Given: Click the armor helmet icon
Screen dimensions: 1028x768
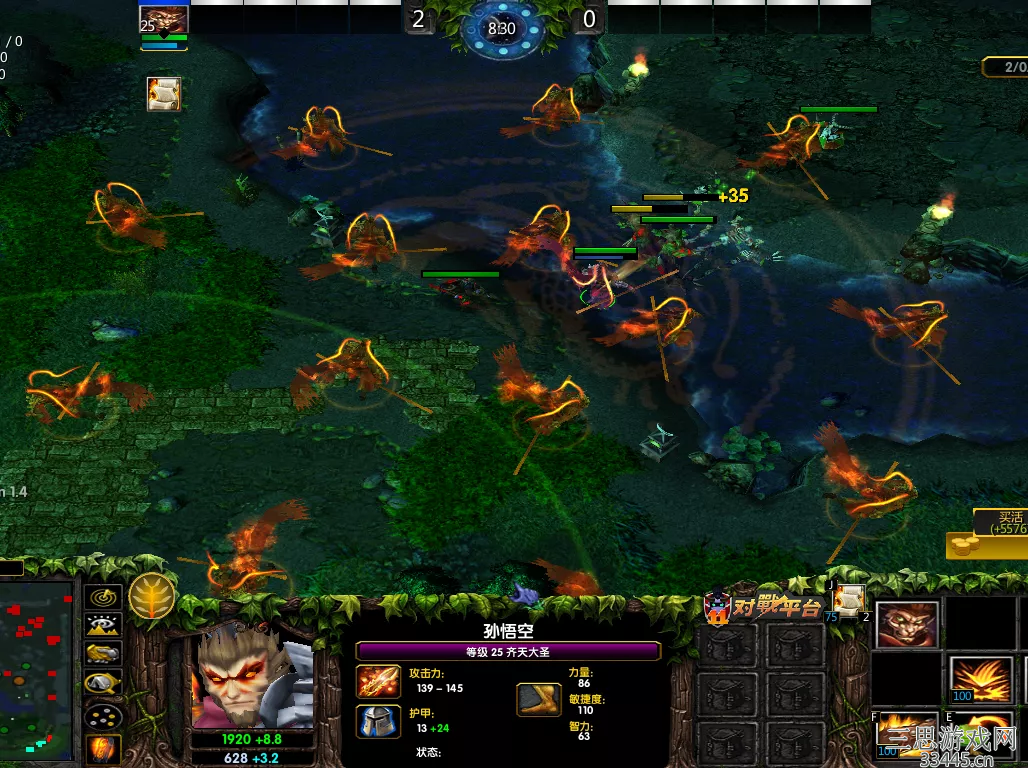Looking at the screenshot, I should tap(379, 721).
